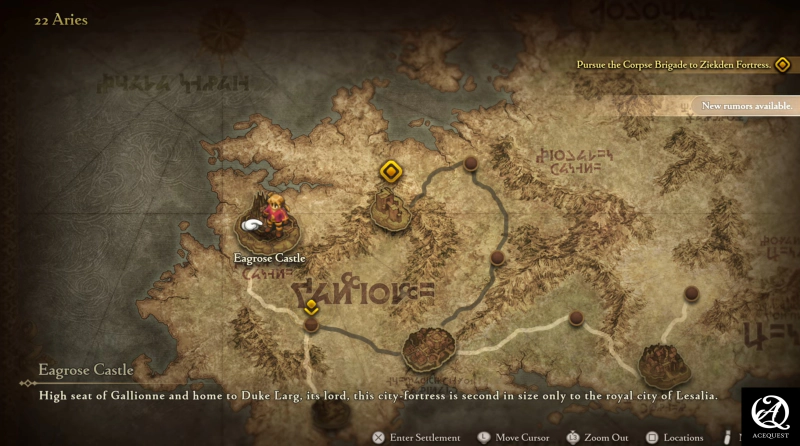Click the large gold diamond objective marker

tap(391, 172)
